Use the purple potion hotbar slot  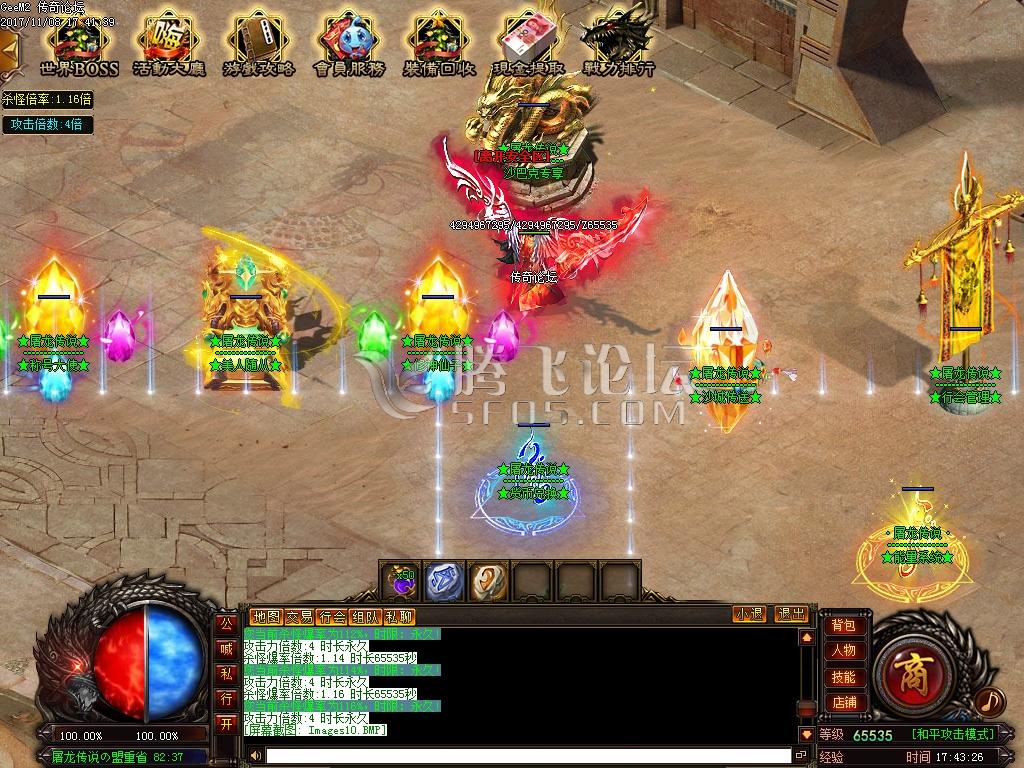tap(402, 581)
